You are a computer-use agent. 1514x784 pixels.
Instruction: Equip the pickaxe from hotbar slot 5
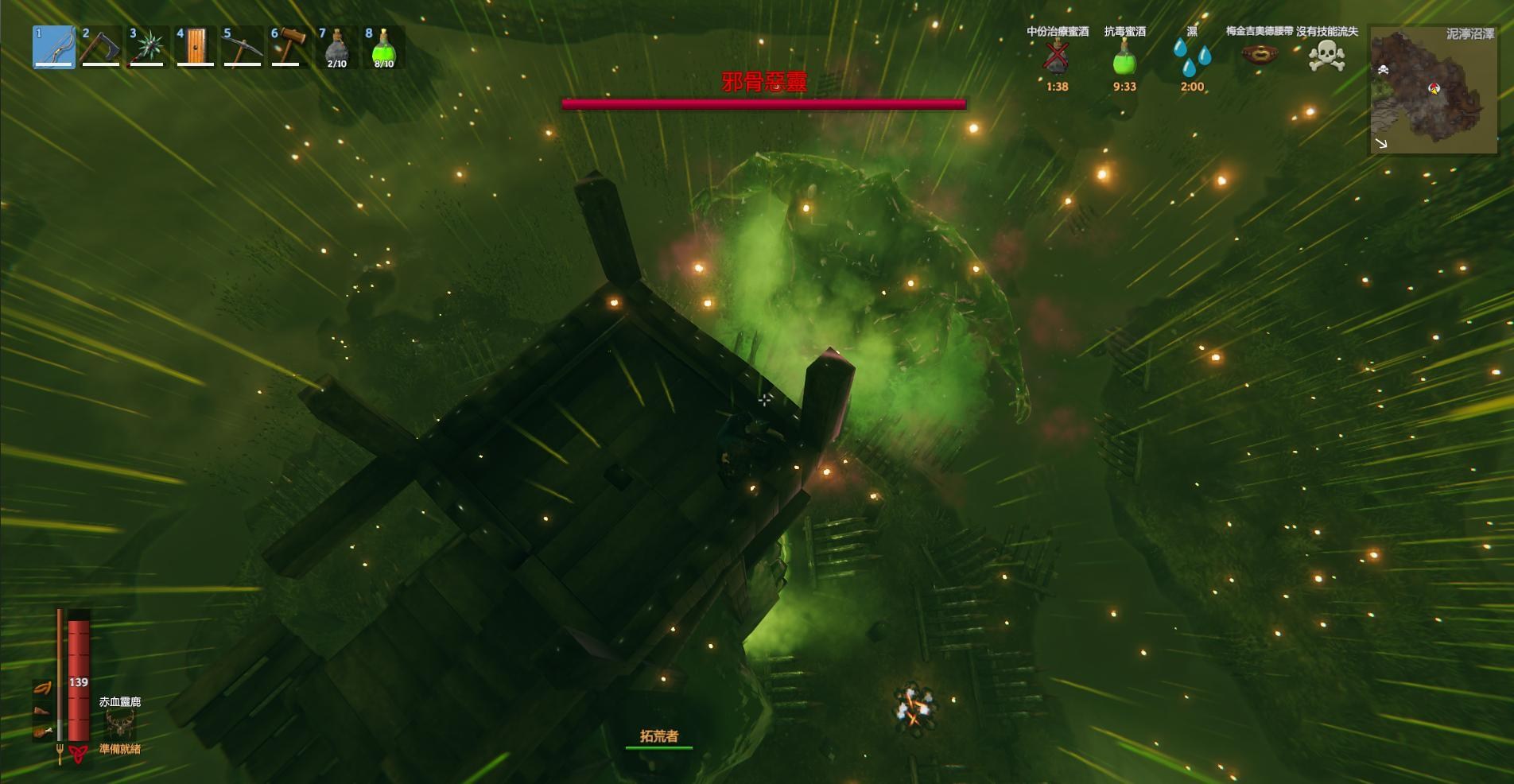(243, 47)
